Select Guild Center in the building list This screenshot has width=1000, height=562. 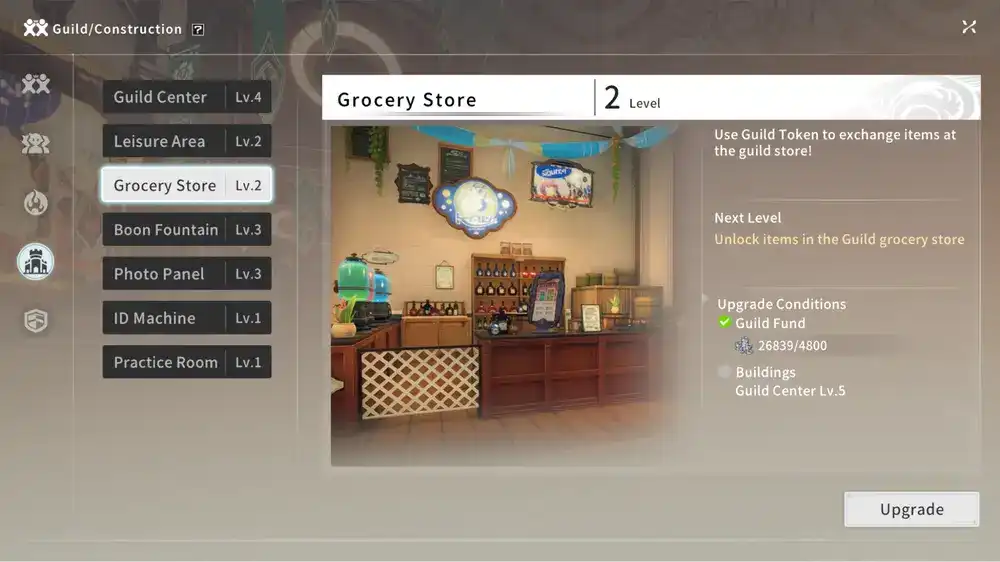pos(186,97)
